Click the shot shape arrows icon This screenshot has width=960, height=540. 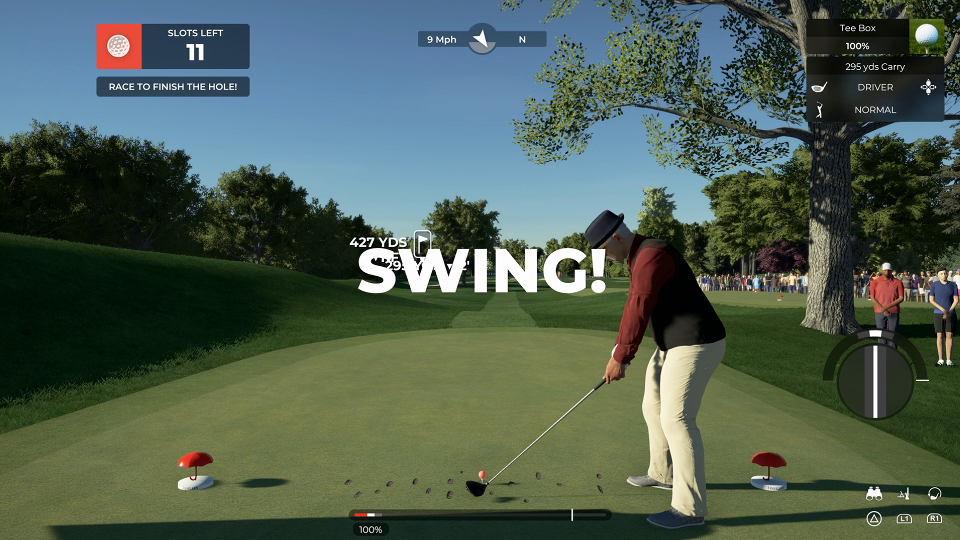tap(929, 87)
